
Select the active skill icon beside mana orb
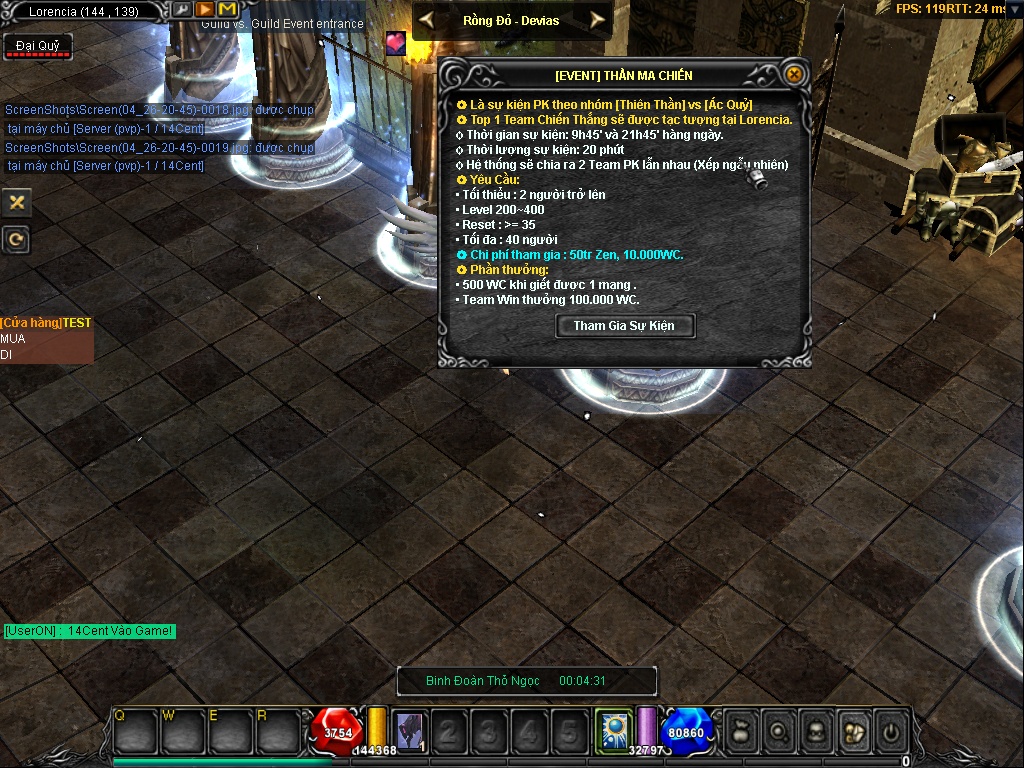tap(611, 730)
